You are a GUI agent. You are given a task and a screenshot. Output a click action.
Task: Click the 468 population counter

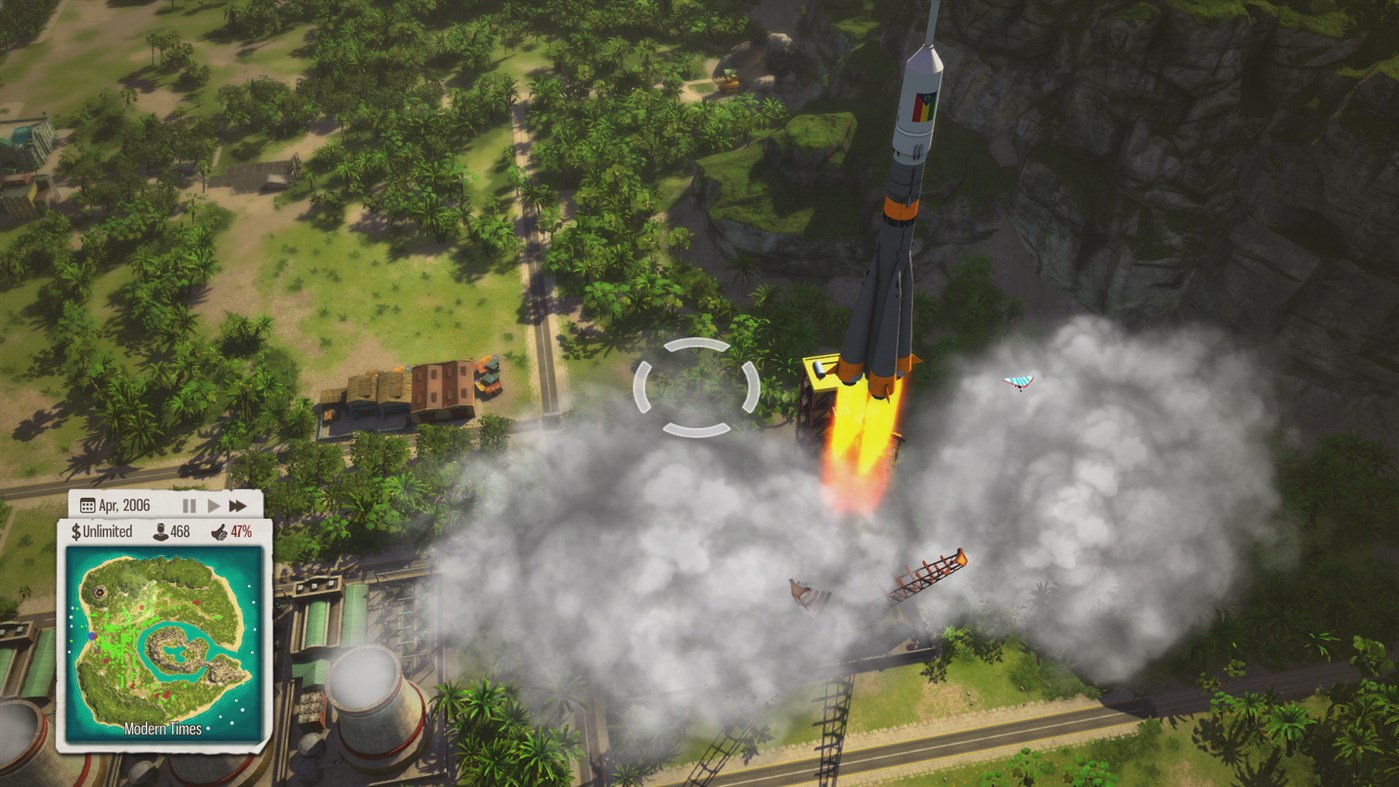(181, 530)
